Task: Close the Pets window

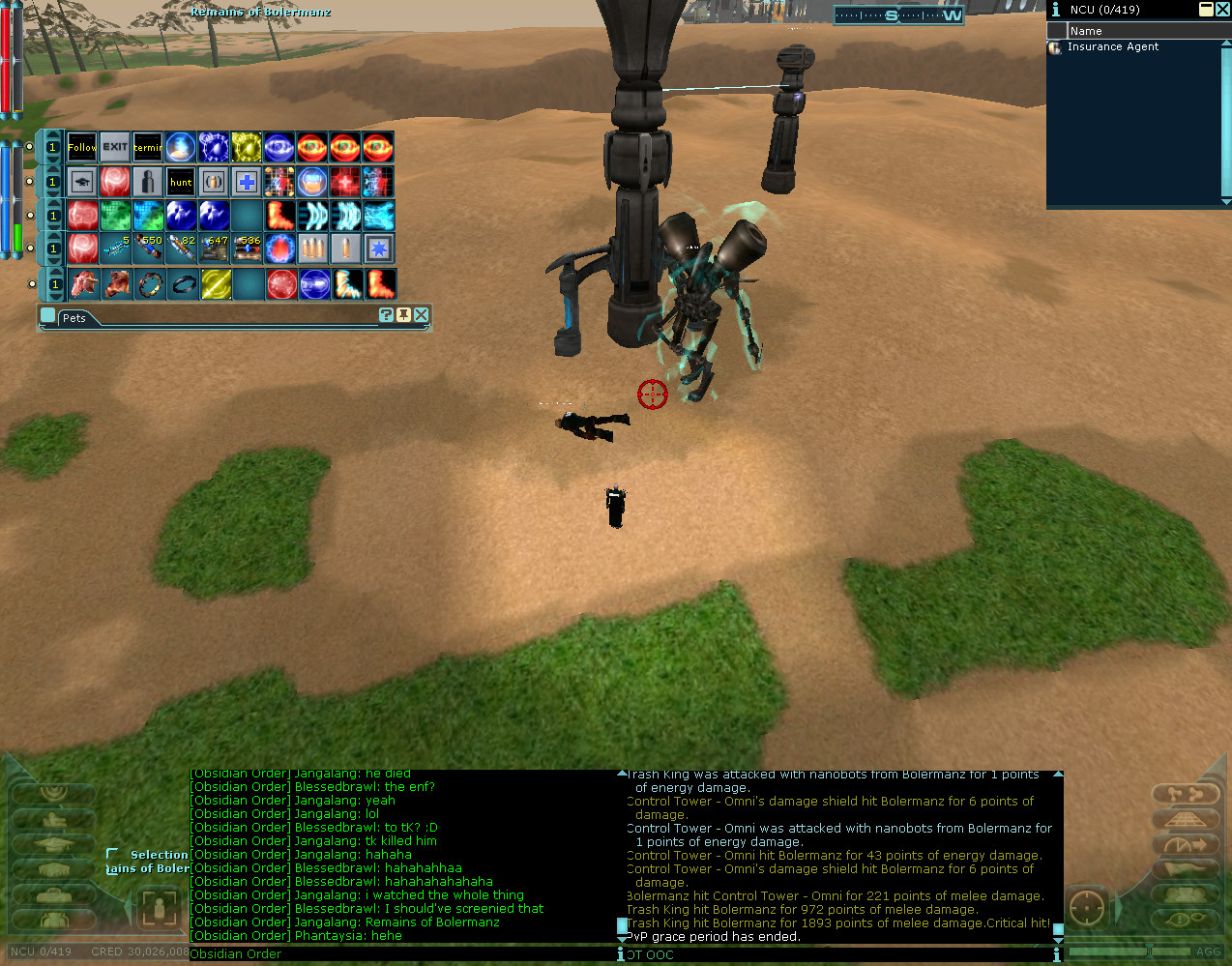Action: tap(421, 315)
